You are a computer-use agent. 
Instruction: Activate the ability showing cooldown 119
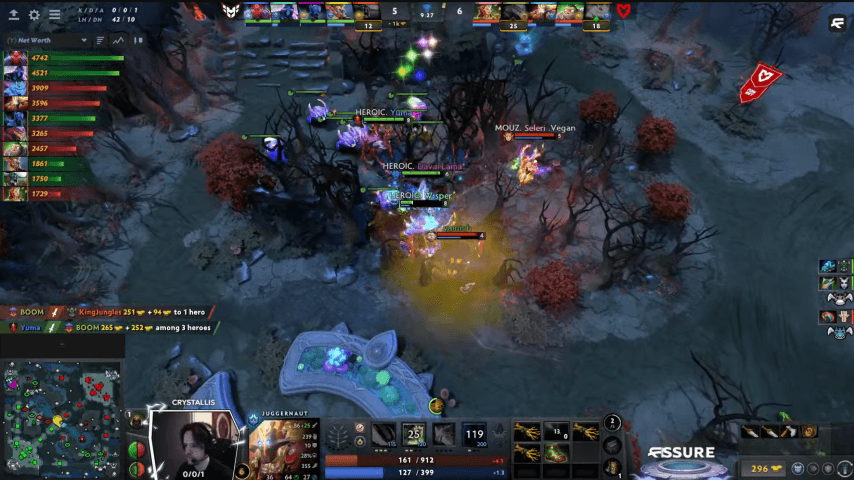tap(474, 433)
